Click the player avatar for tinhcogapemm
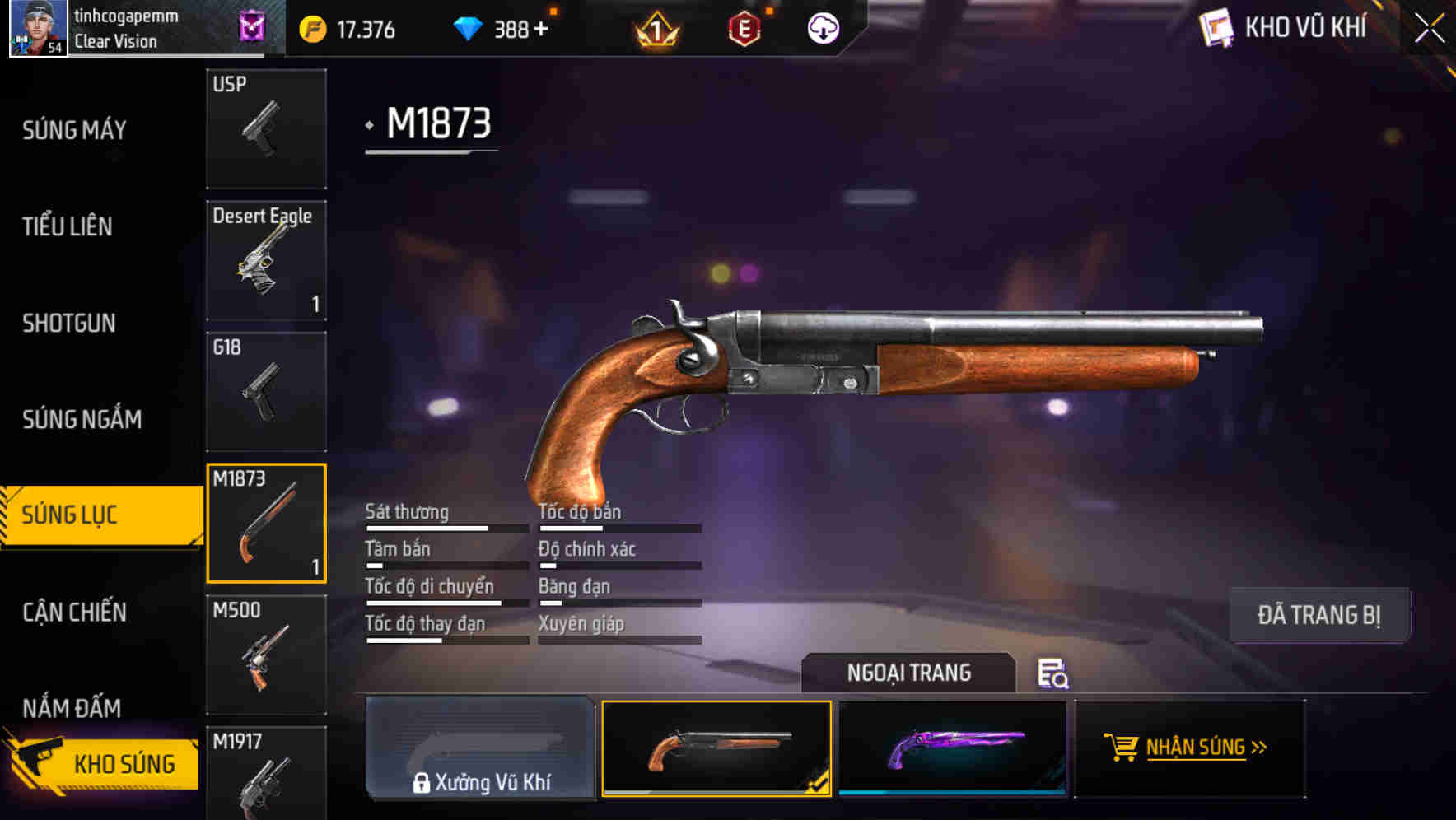Viewport: 1456px width, 820px height. (39, 29)
